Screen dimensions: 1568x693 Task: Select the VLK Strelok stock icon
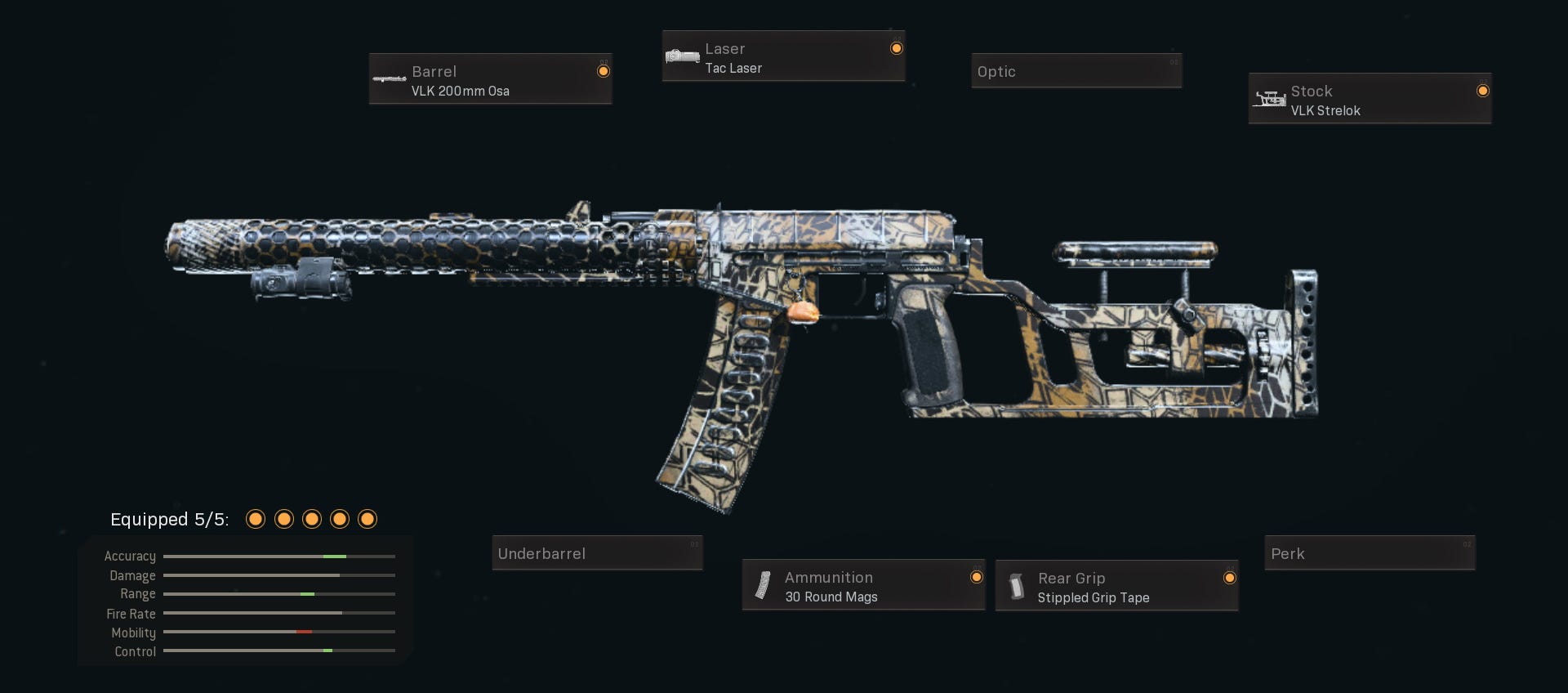[x=1271, y=99]
